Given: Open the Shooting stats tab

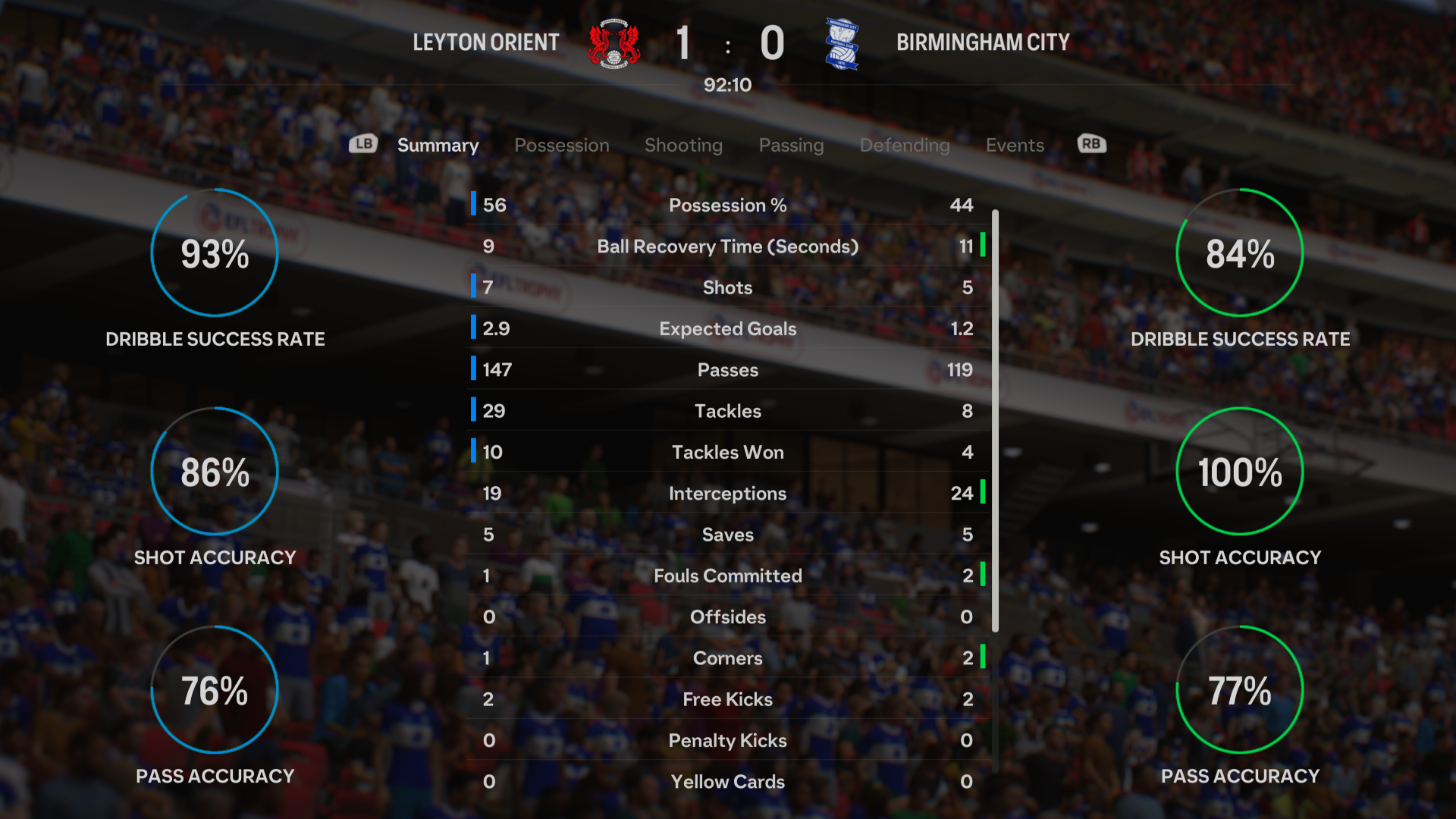Looking at the screenshot, I should coord(683,145).
